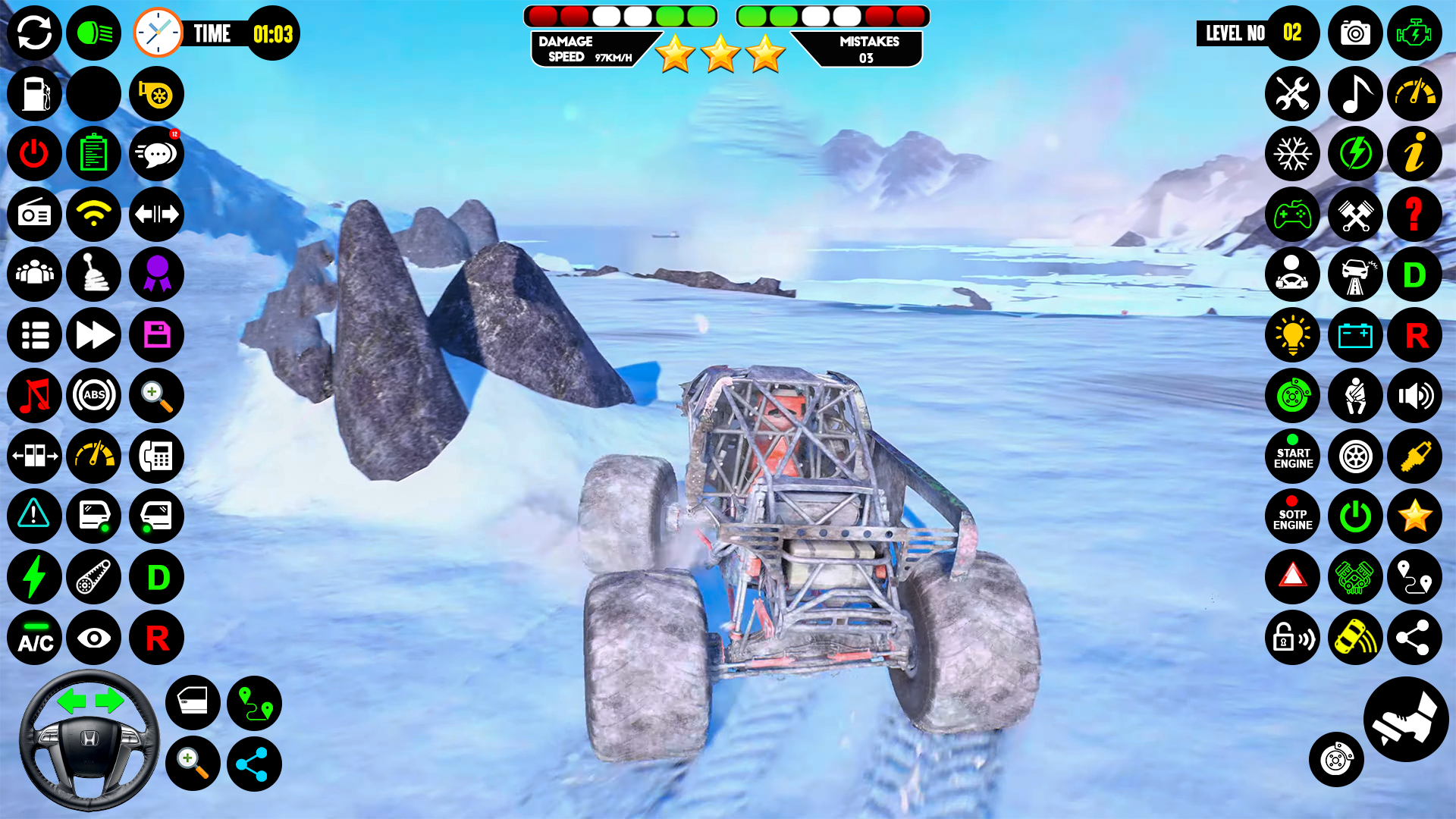This screenshot has width=1456, height=819.
Task: Shift into Reverse with the red R icon
Action: (x=1415, y=335)
